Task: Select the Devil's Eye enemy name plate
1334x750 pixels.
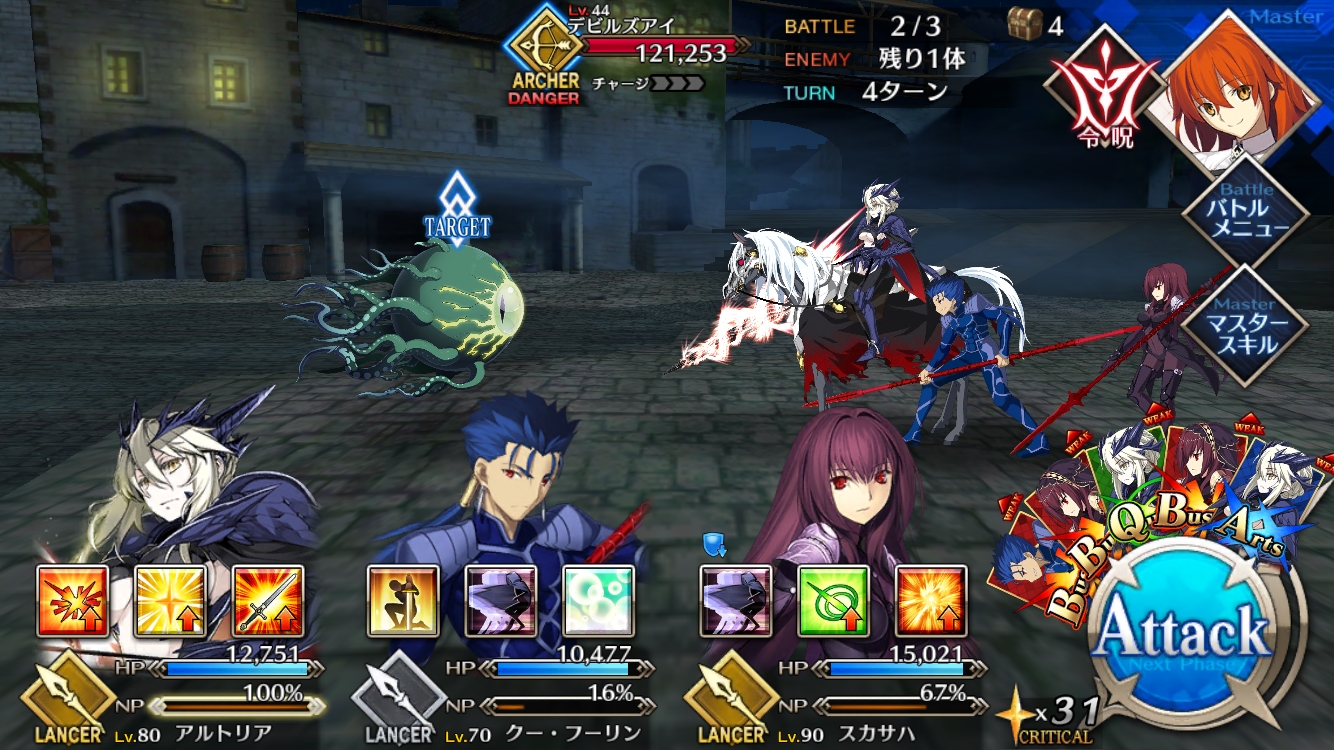Action: (x=640, y=50)
